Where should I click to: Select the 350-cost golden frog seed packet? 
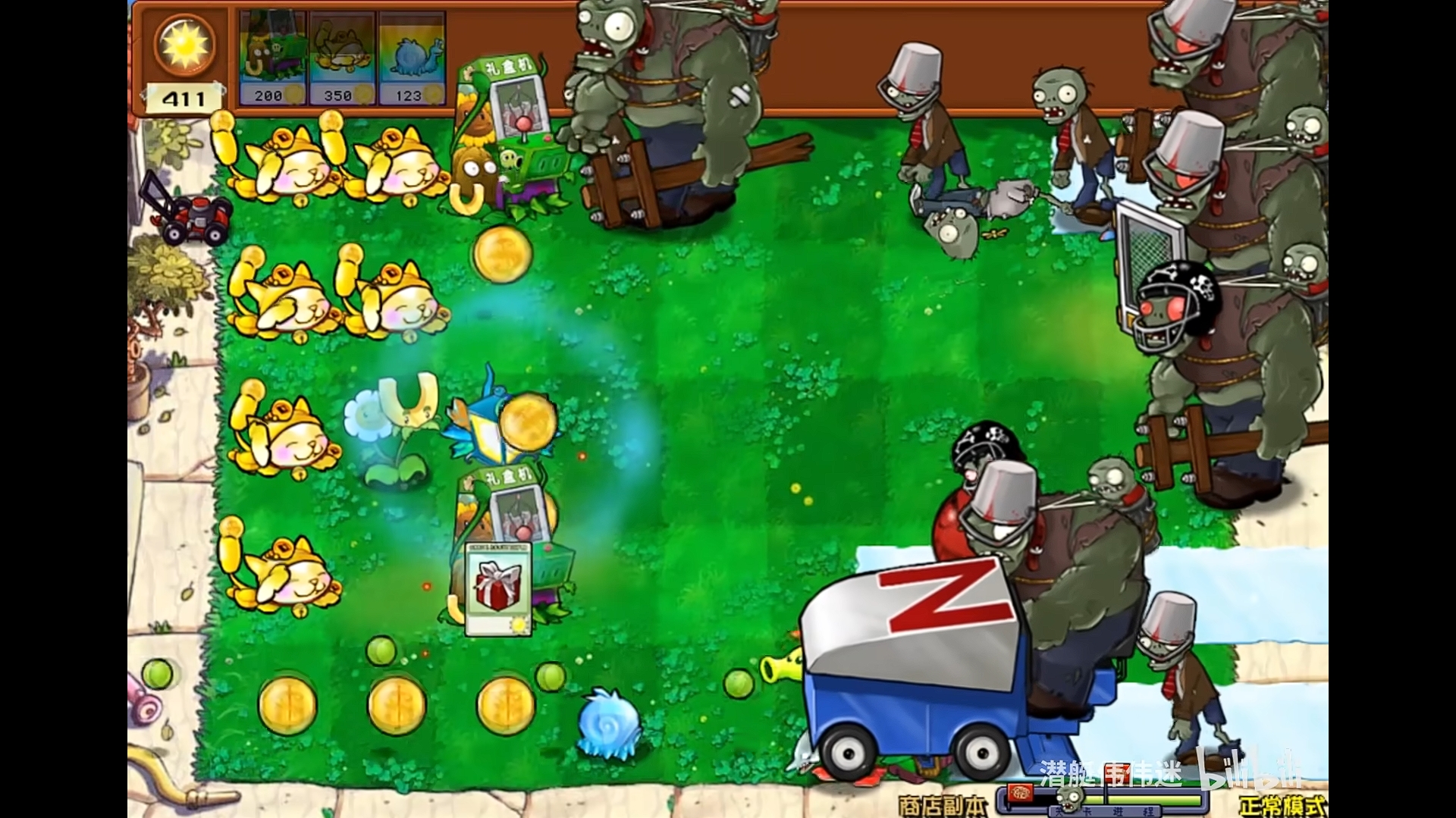(x=340, y=53)
